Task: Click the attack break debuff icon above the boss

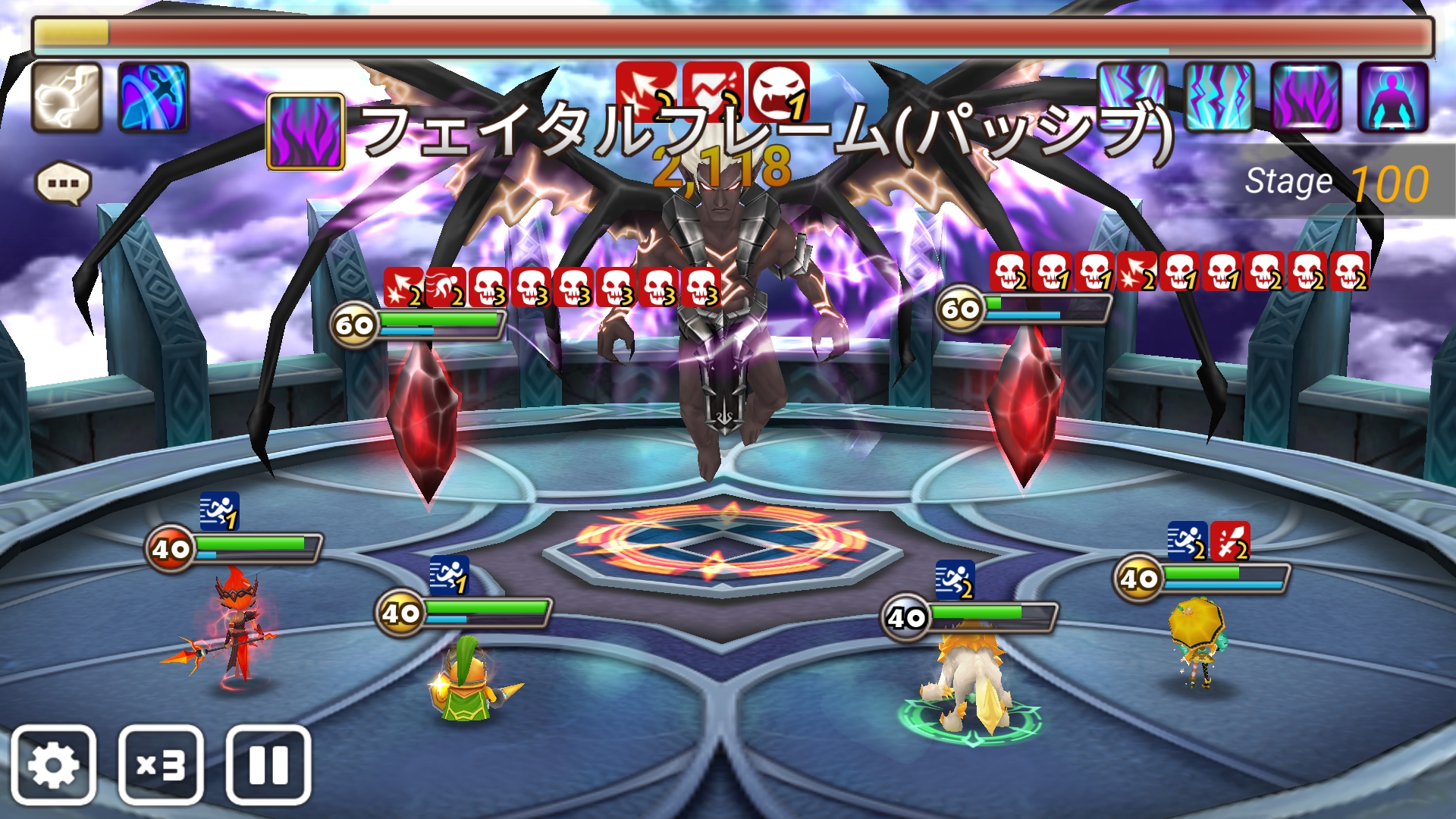Action: coord(646,89)
